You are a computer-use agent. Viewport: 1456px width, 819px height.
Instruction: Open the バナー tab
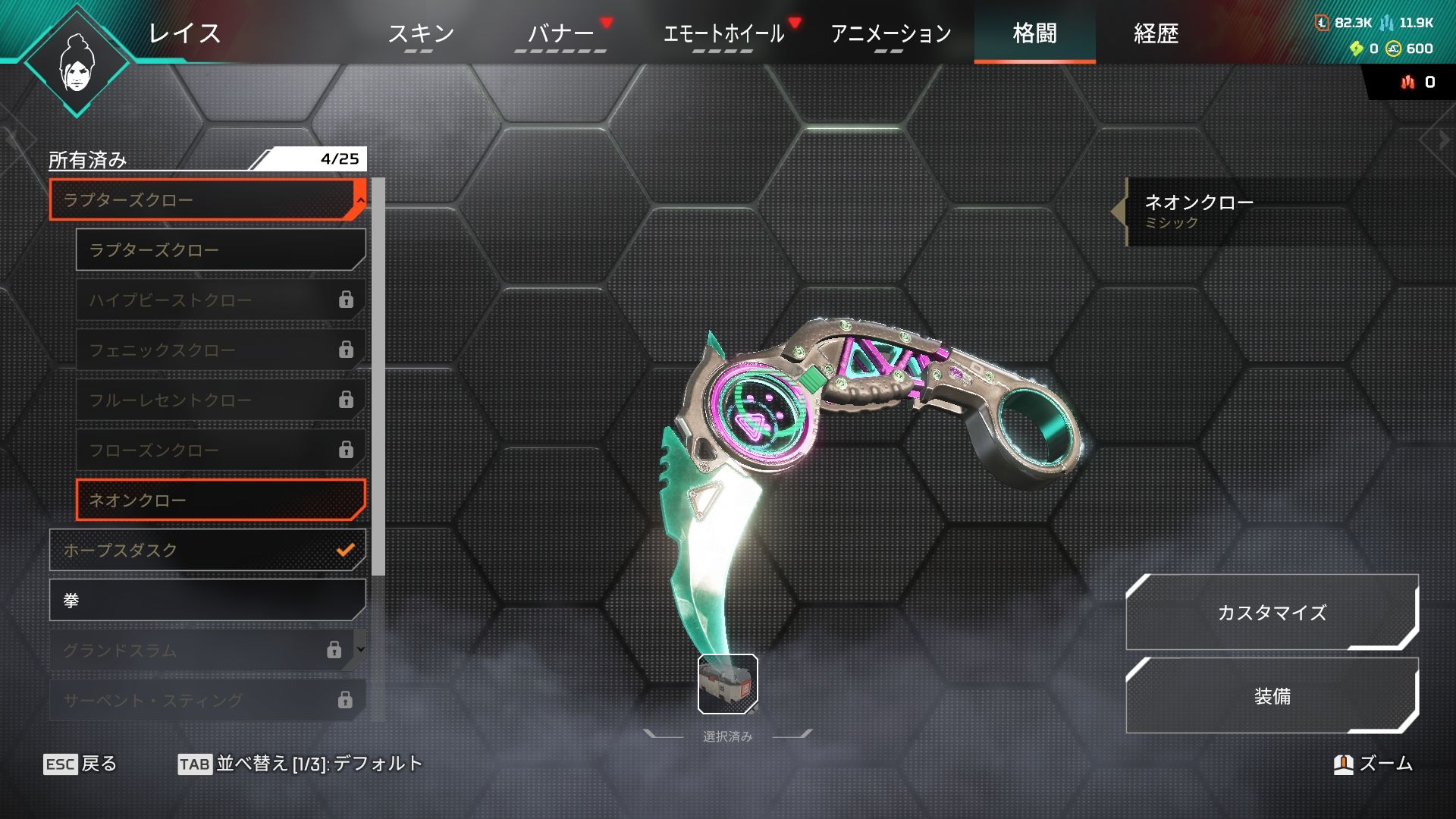pyautogui.click(x=561, y=33)
